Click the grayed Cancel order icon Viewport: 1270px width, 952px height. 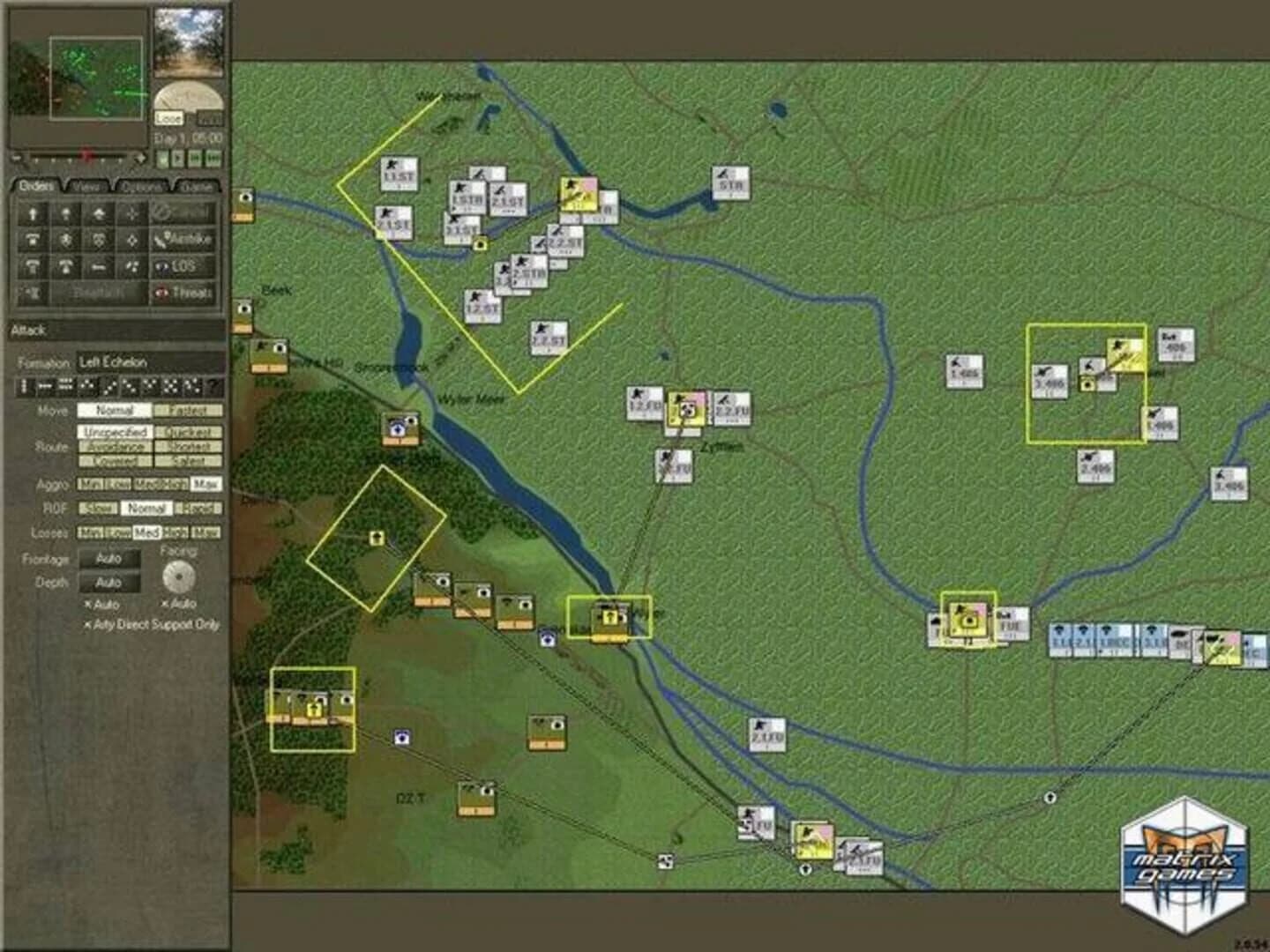(x=182, y=212)
